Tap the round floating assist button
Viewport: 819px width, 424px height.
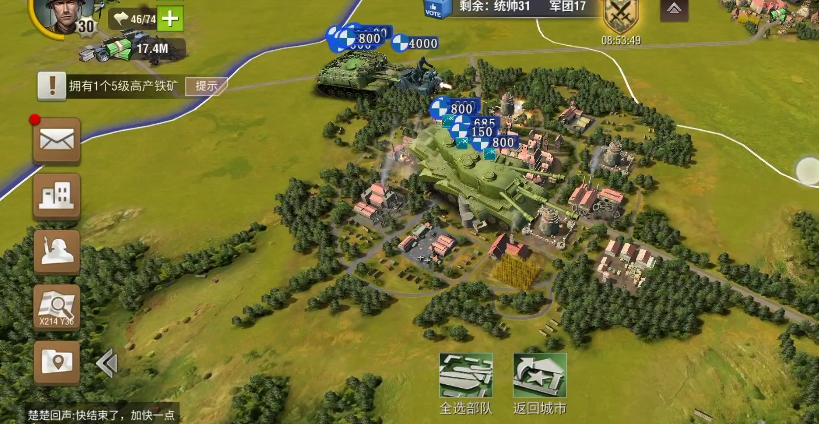[807, 170]
